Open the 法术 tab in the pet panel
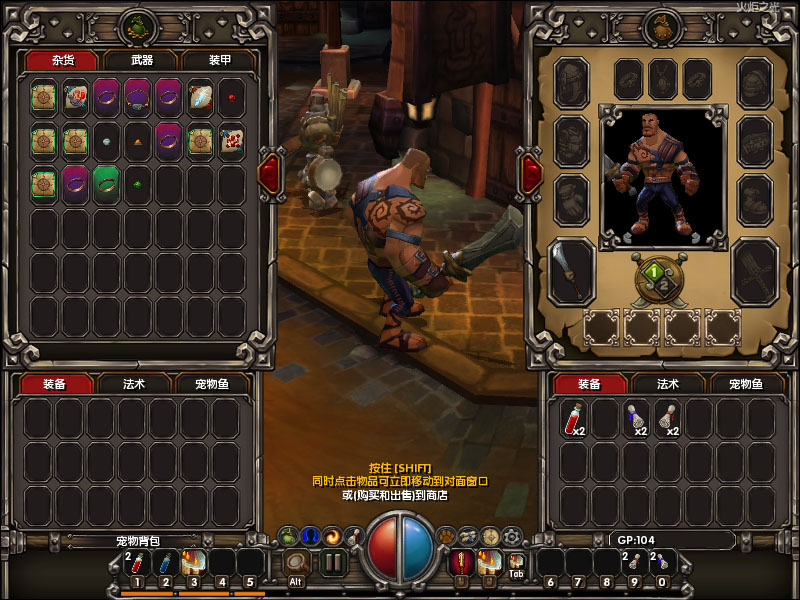Screen dimensions: 800x600 (135, 384)
